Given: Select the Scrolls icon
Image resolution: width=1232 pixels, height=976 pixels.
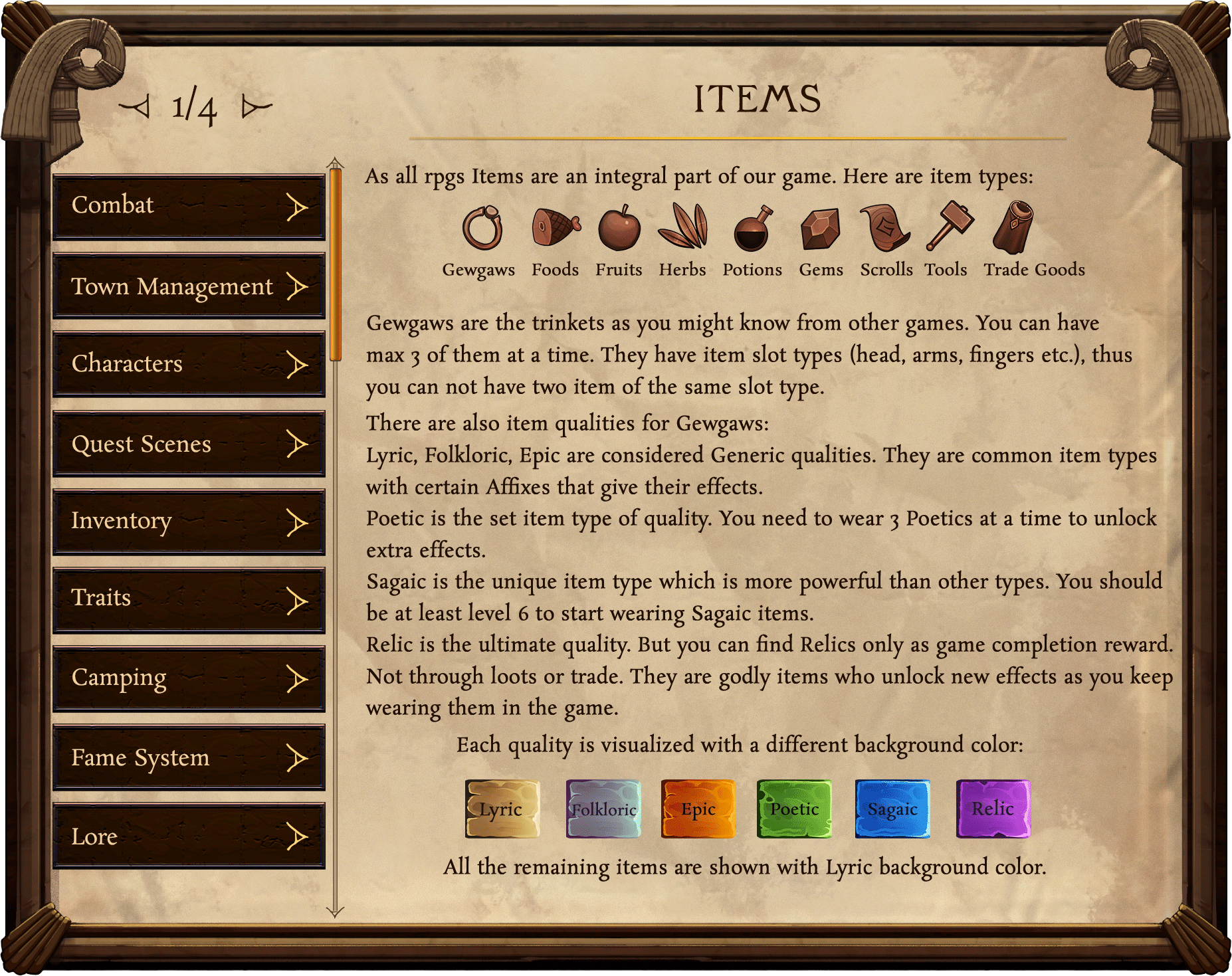Looking at the screenshot, I should click(884, 226).
